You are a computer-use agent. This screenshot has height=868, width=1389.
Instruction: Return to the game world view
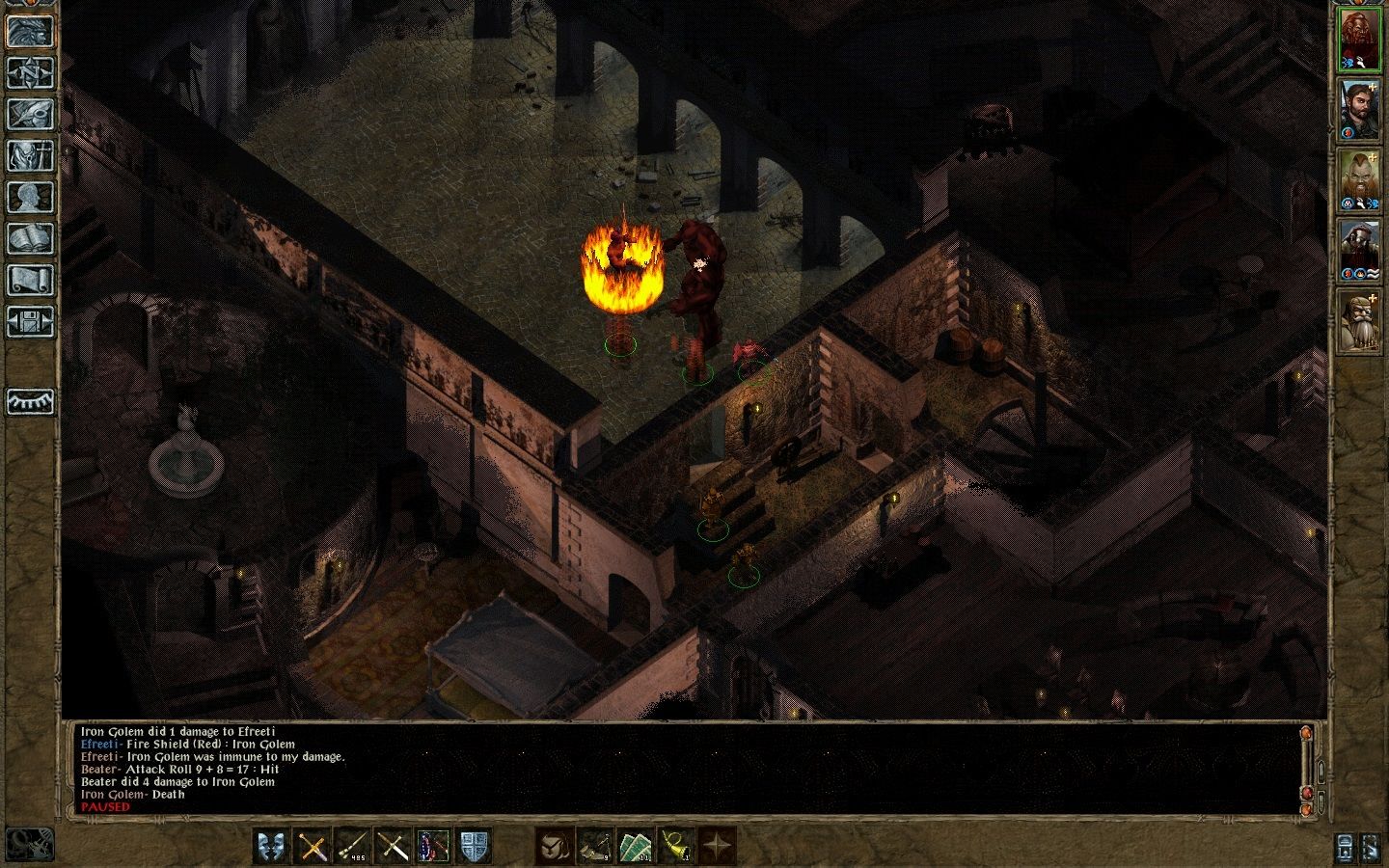coord(29,31)
